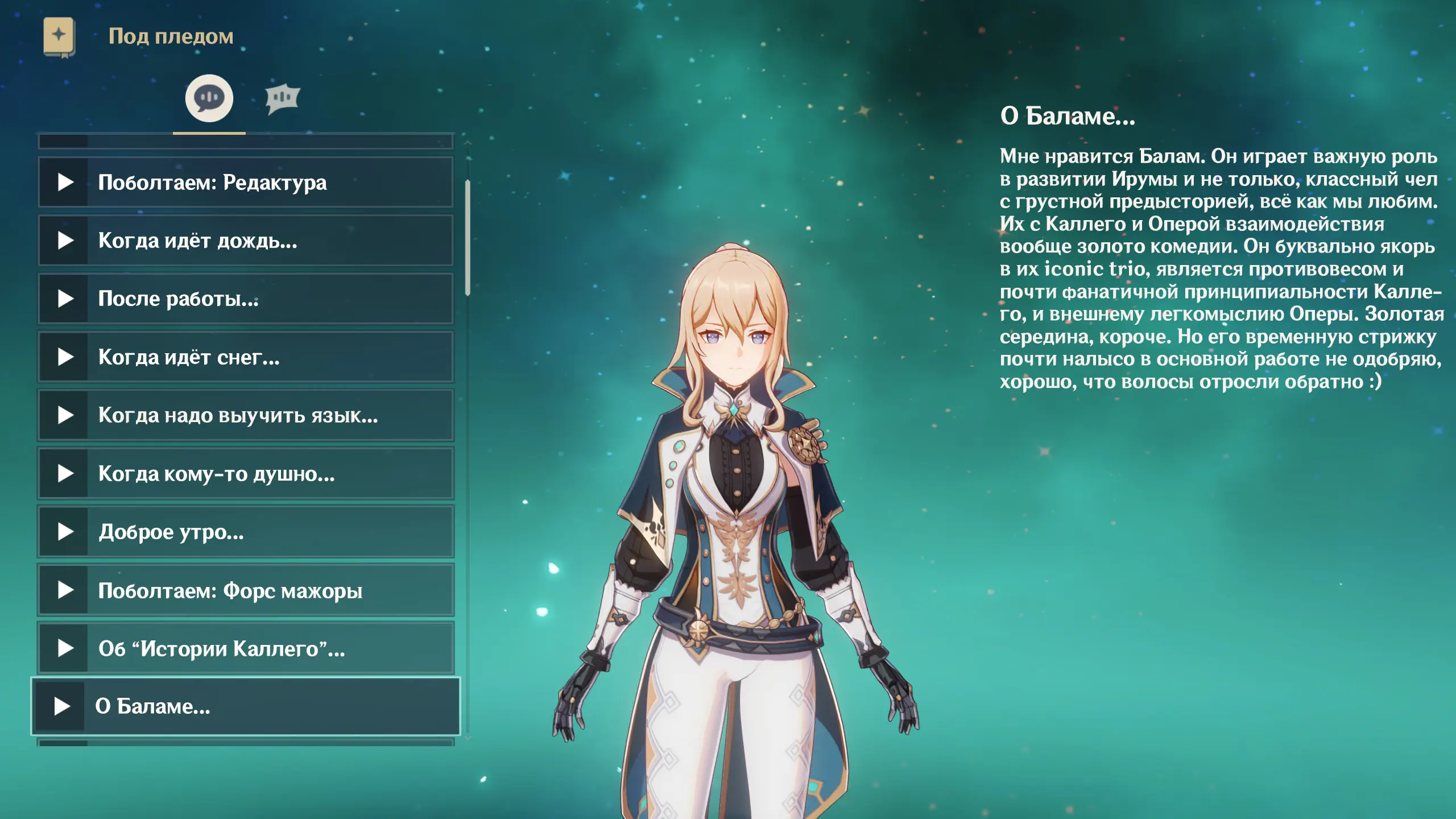Click the voice list scrollbar thumb
Image resolution: width=1456 pixels, height=819 pixels.
468,238
